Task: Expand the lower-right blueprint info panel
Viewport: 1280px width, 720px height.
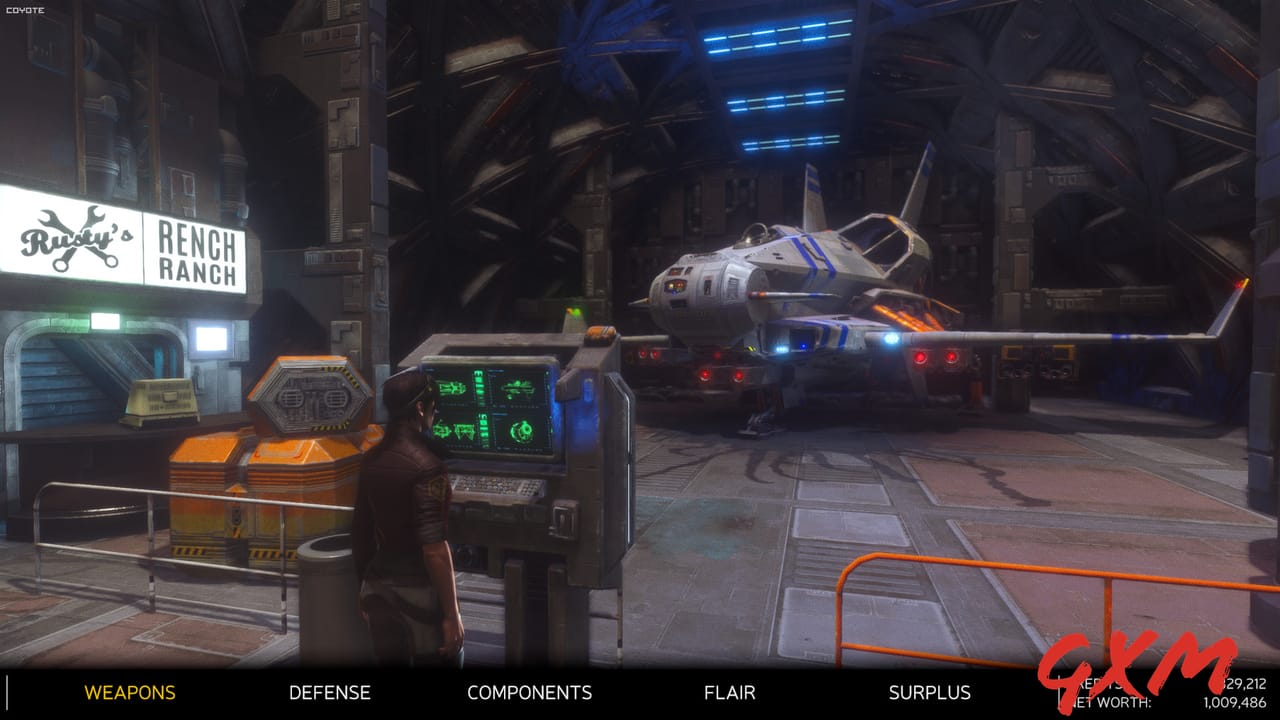Action: [x=499, y=414]
